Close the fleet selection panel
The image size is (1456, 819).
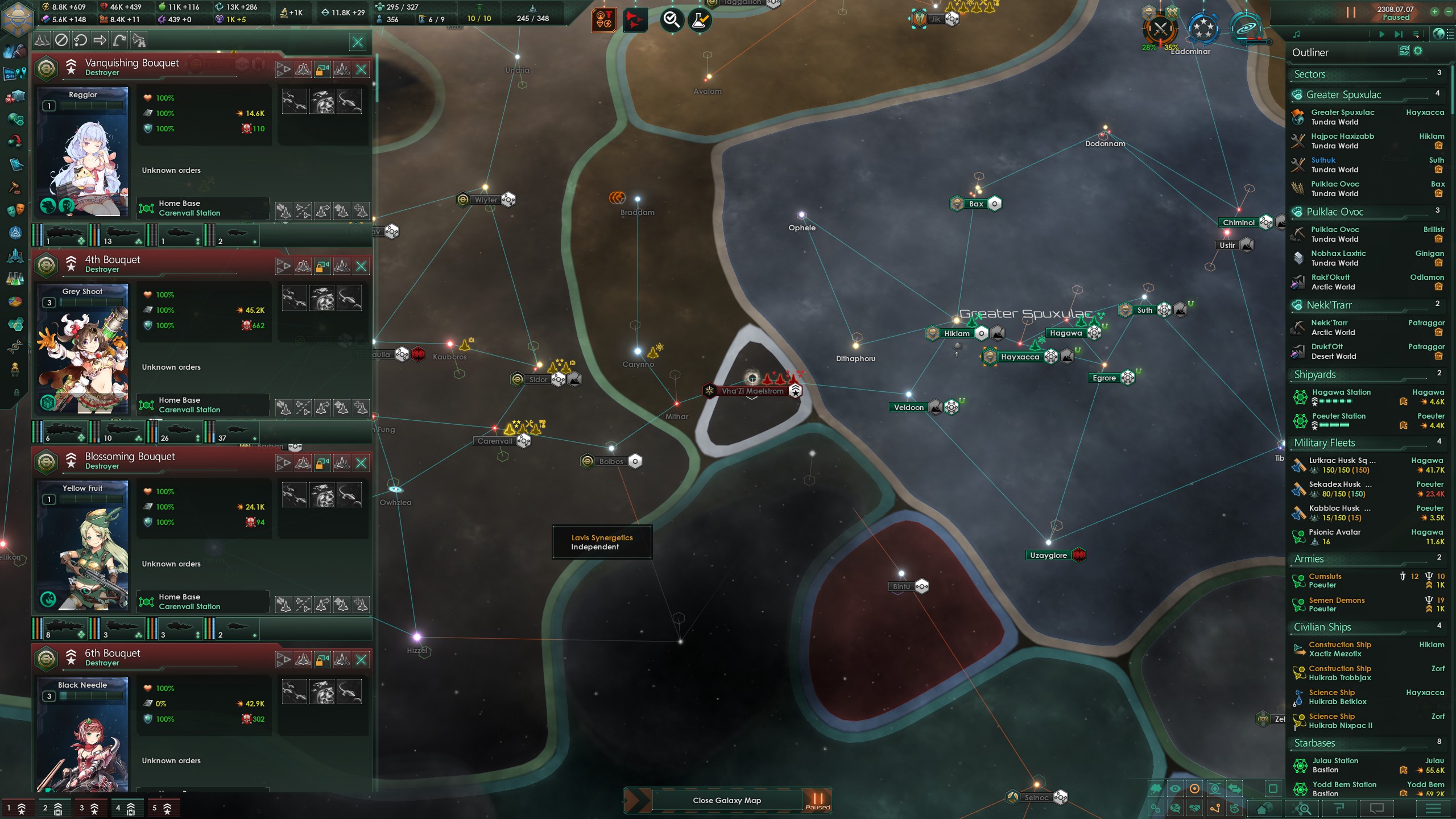pyautogui.click(x=358, y=42)
